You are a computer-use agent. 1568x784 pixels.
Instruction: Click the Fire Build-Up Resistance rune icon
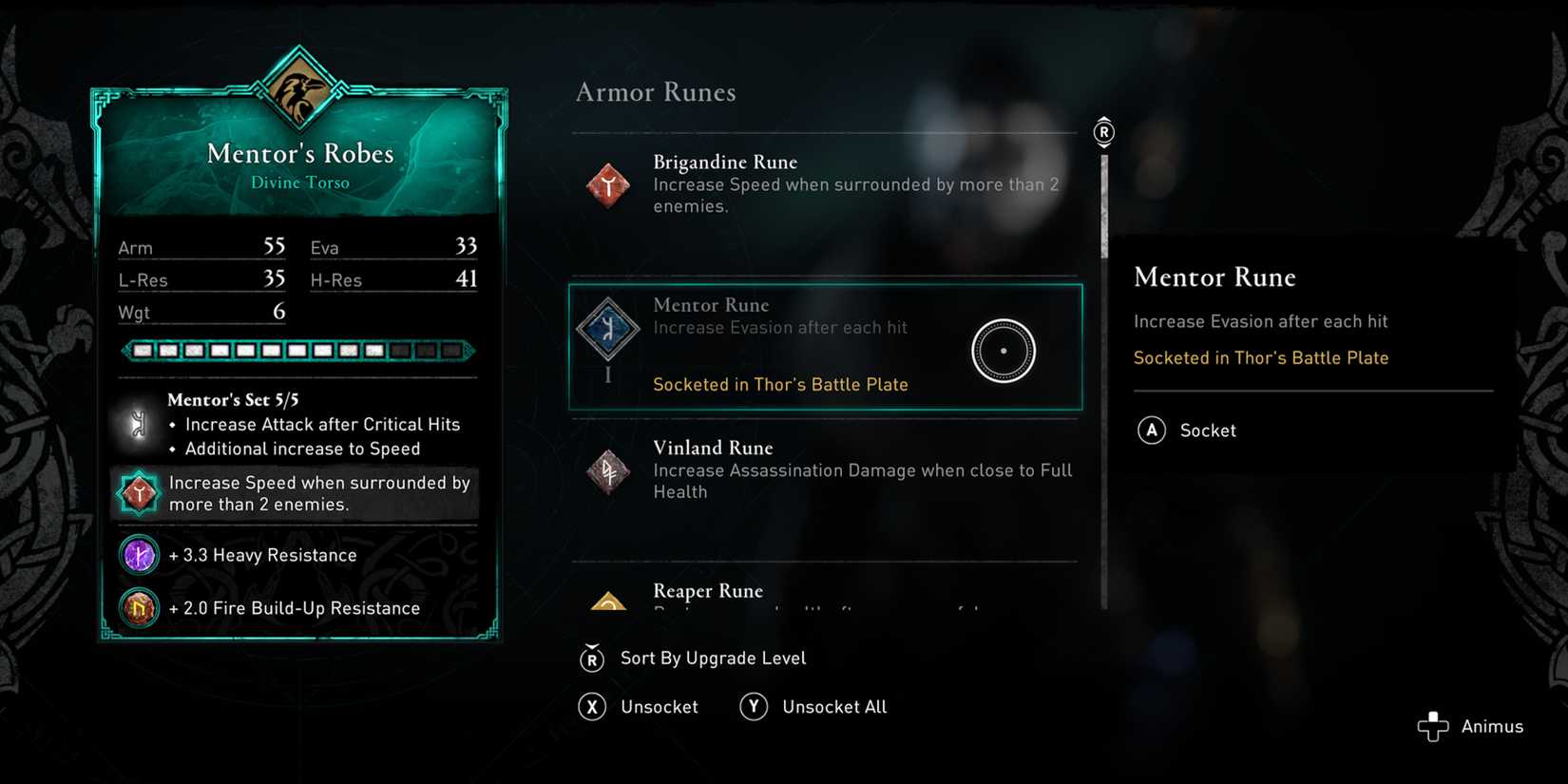139,608
